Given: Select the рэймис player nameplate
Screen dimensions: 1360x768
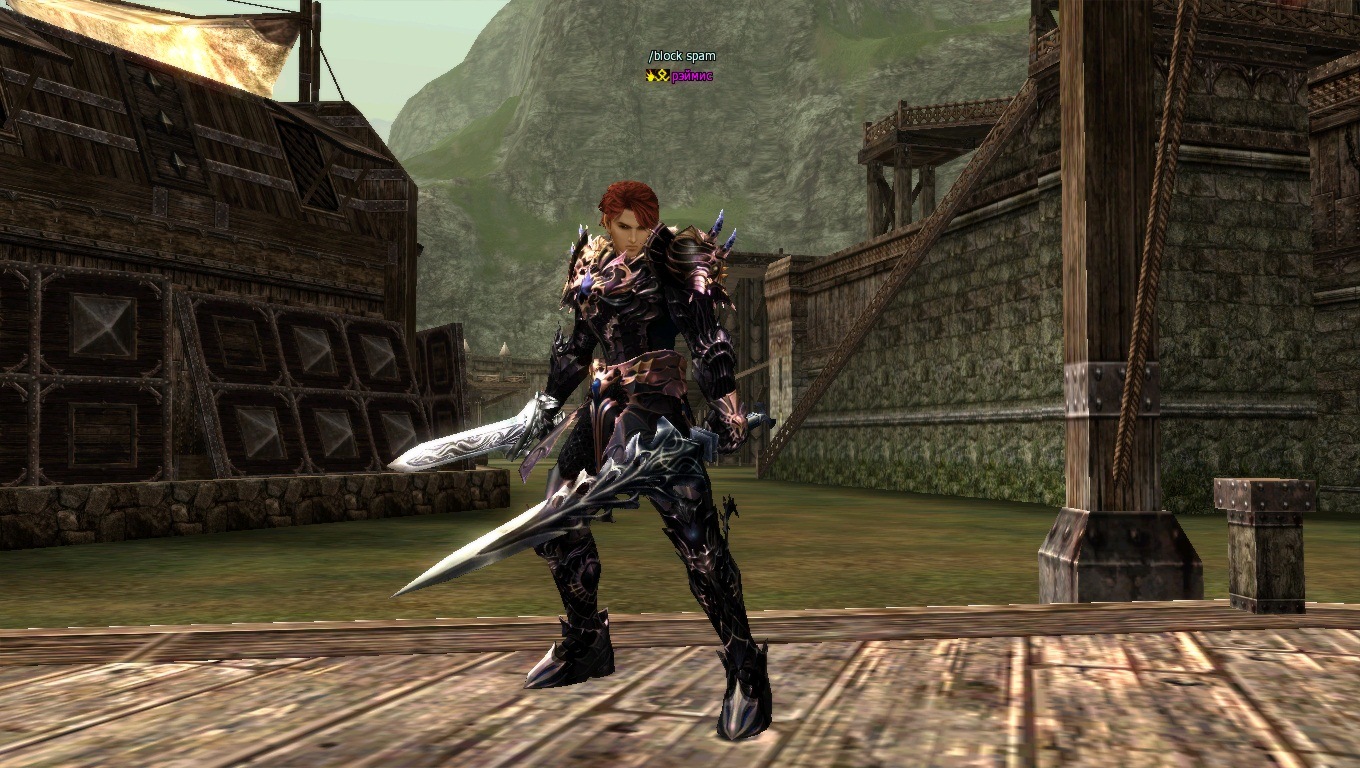Looking at the screenshot, I should pyautogui.click(x=691, y=76).
